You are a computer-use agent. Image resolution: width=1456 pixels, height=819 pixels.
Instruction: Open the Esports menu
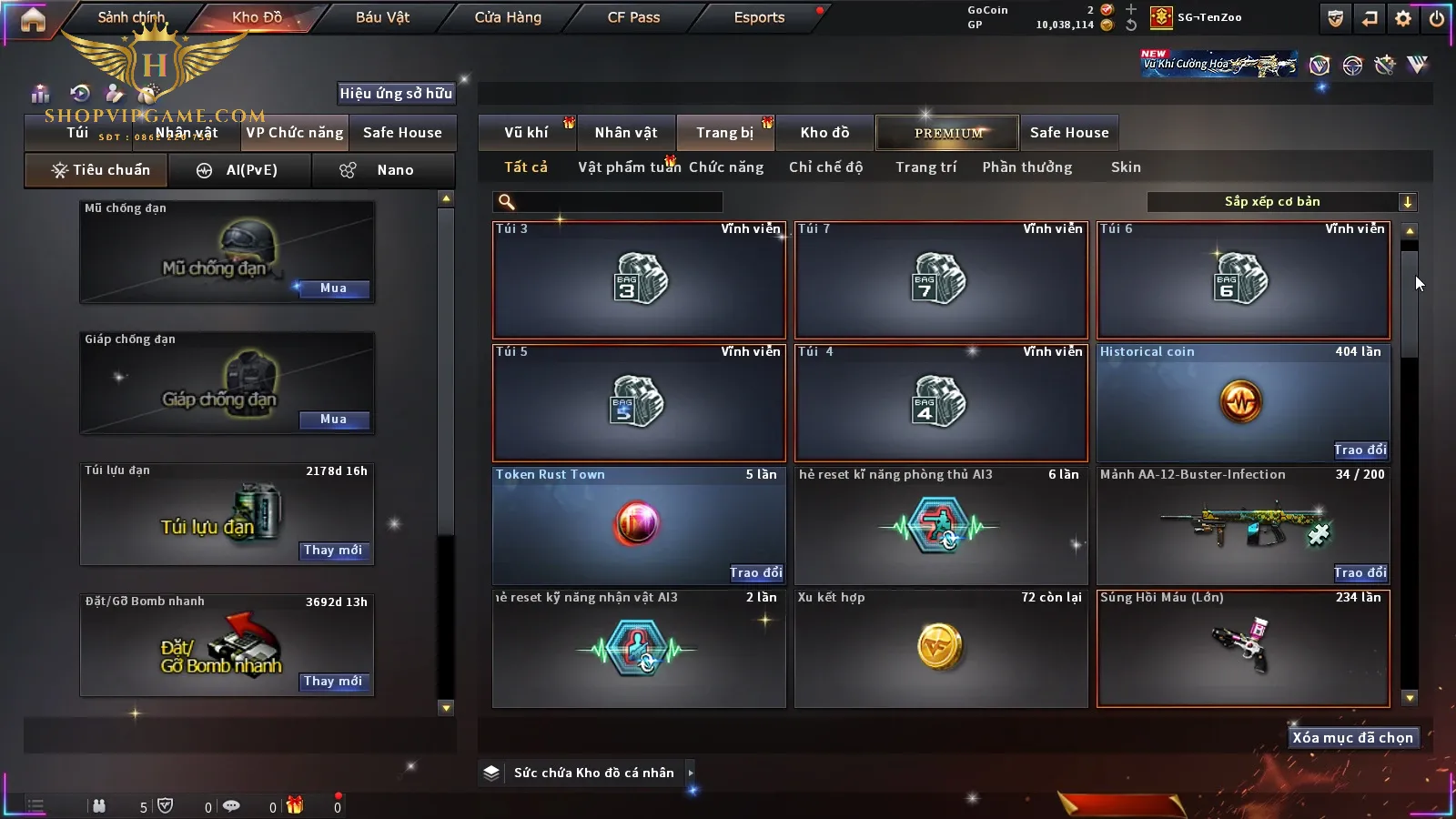[x=759, y=17]
